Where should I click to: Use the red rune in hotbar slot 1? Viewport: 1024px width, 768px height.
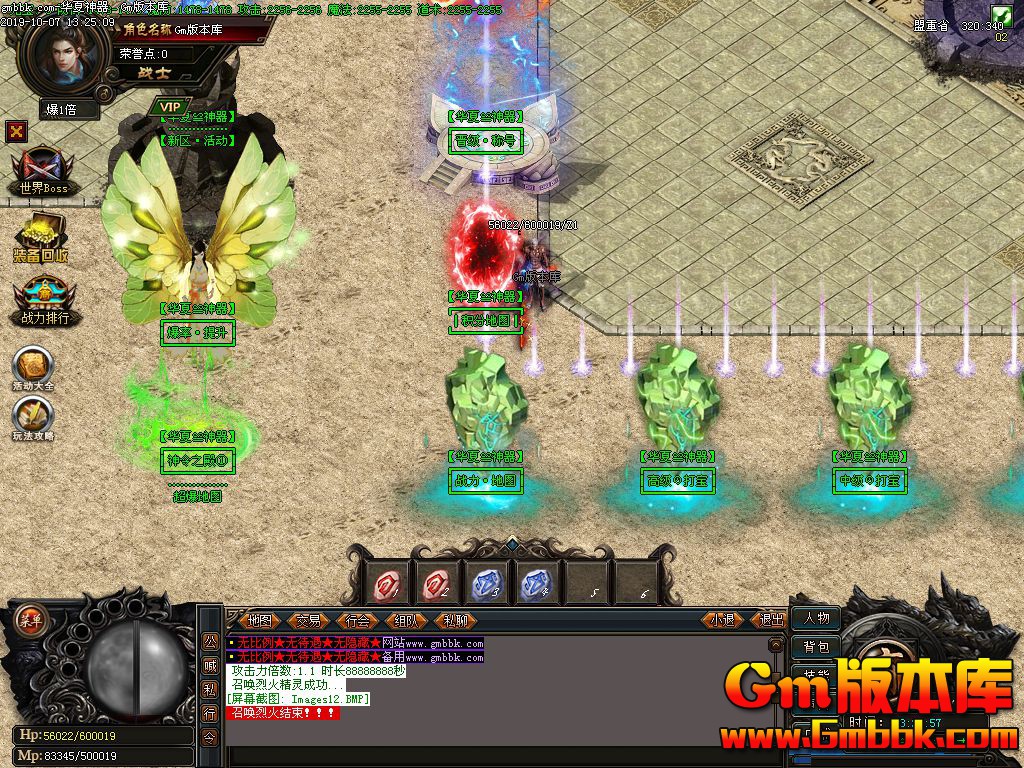[x=388, y=582]
